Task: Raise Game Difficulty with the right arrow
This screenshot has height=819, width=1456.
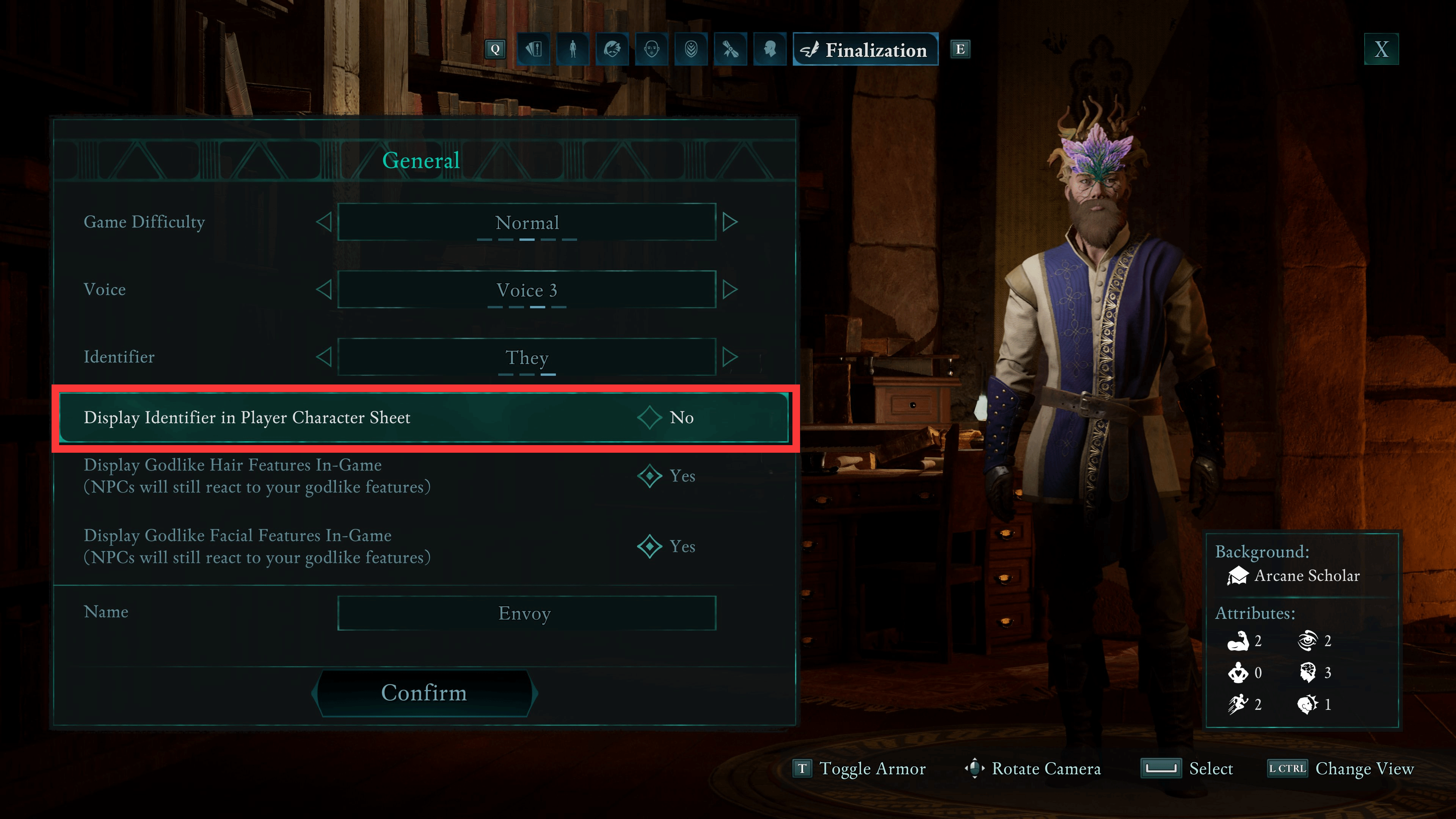Action: pyautogui.click(x=730, y=222)
